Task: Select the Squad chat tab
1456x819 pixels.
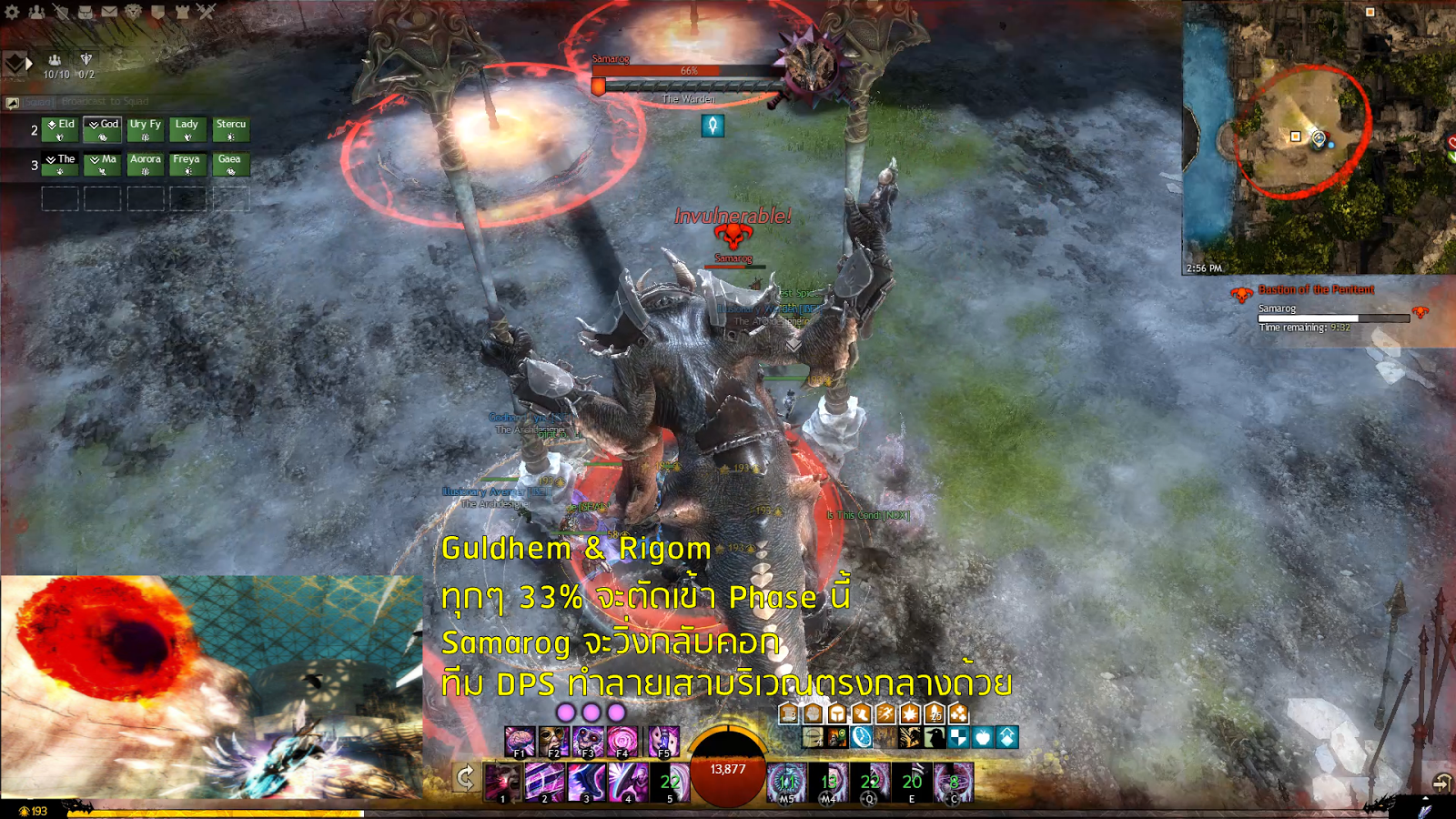Action: (x=38, y=102)
